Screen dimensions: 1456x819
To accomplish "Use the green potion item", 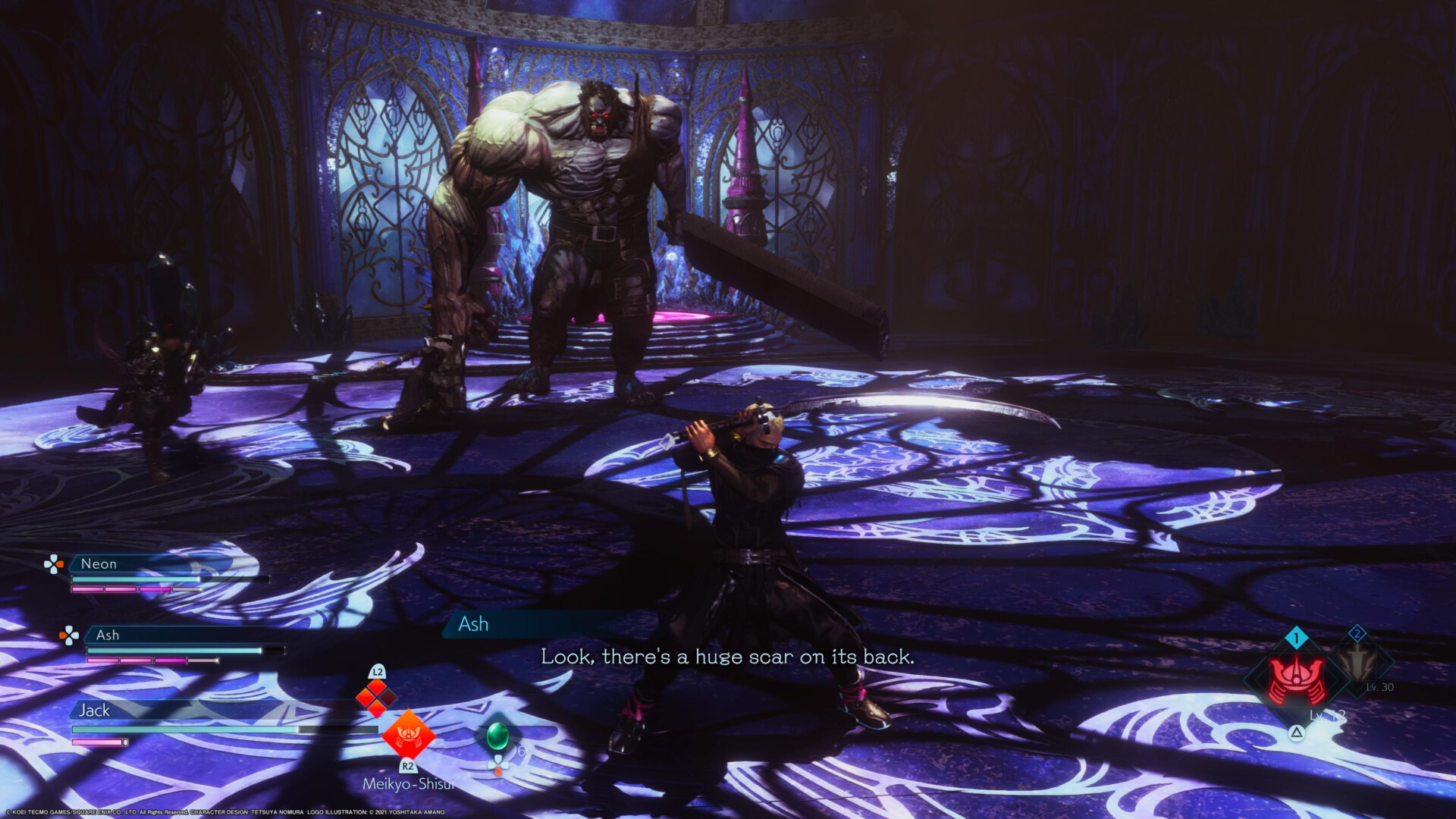I will pos(497,735).
